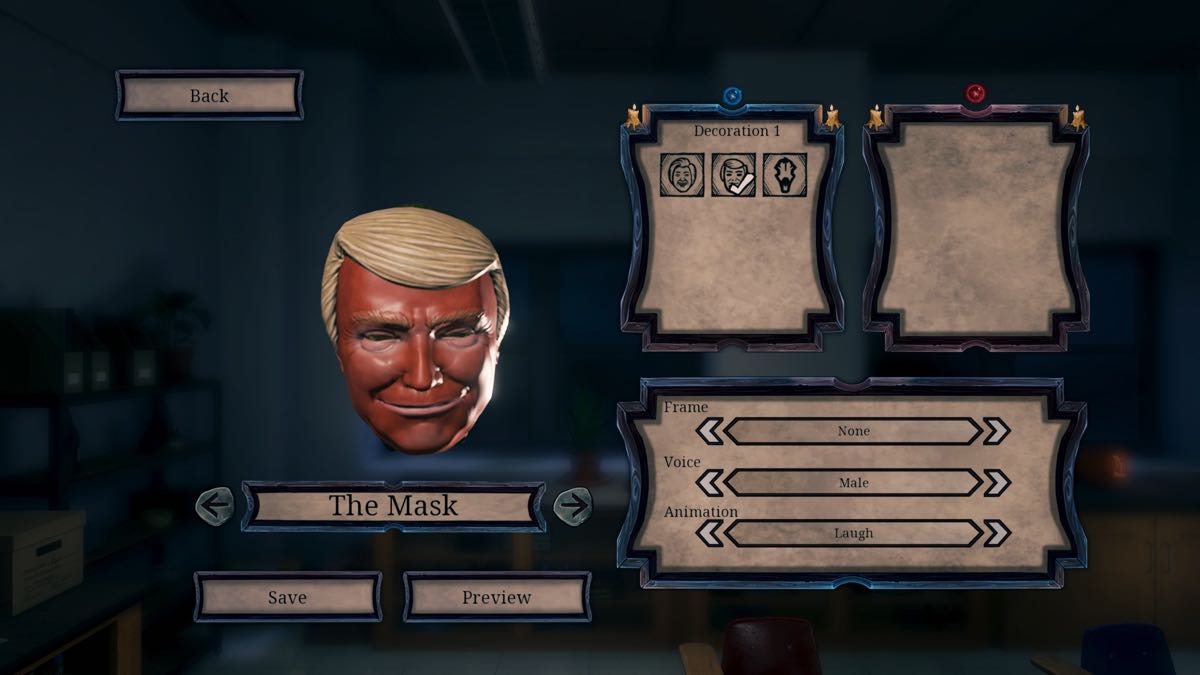
Task: Choose the next Frame option
Action: [996, 431]
